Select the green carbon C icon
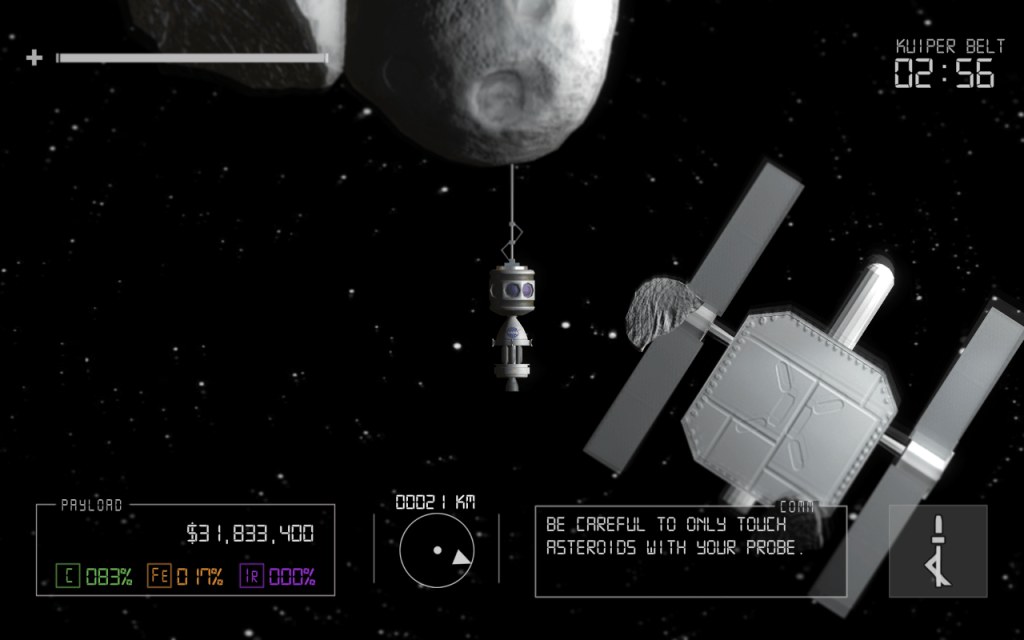 point(67,576)
